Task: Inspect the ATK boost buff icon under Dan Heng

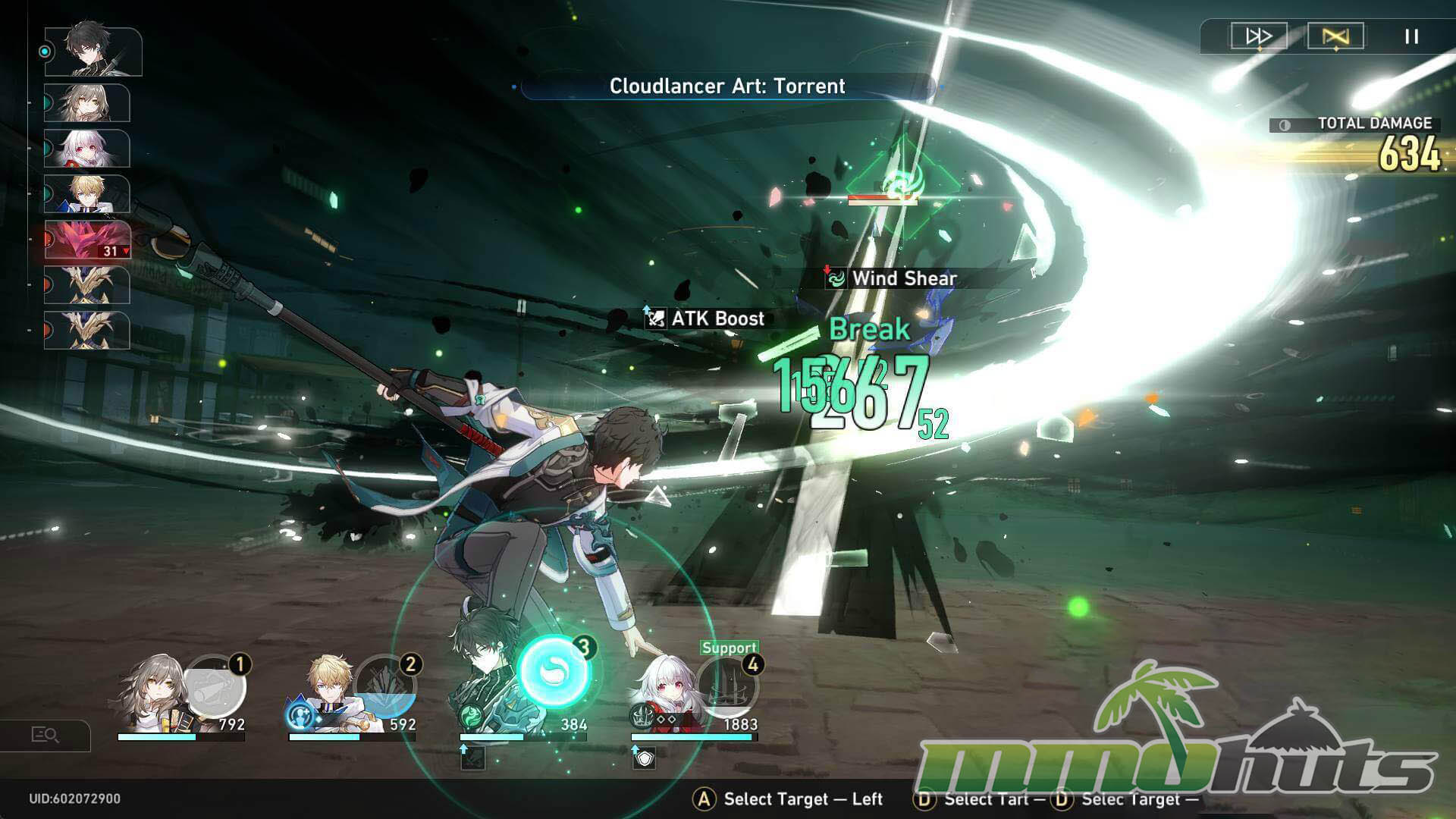Action: [472, 757]
